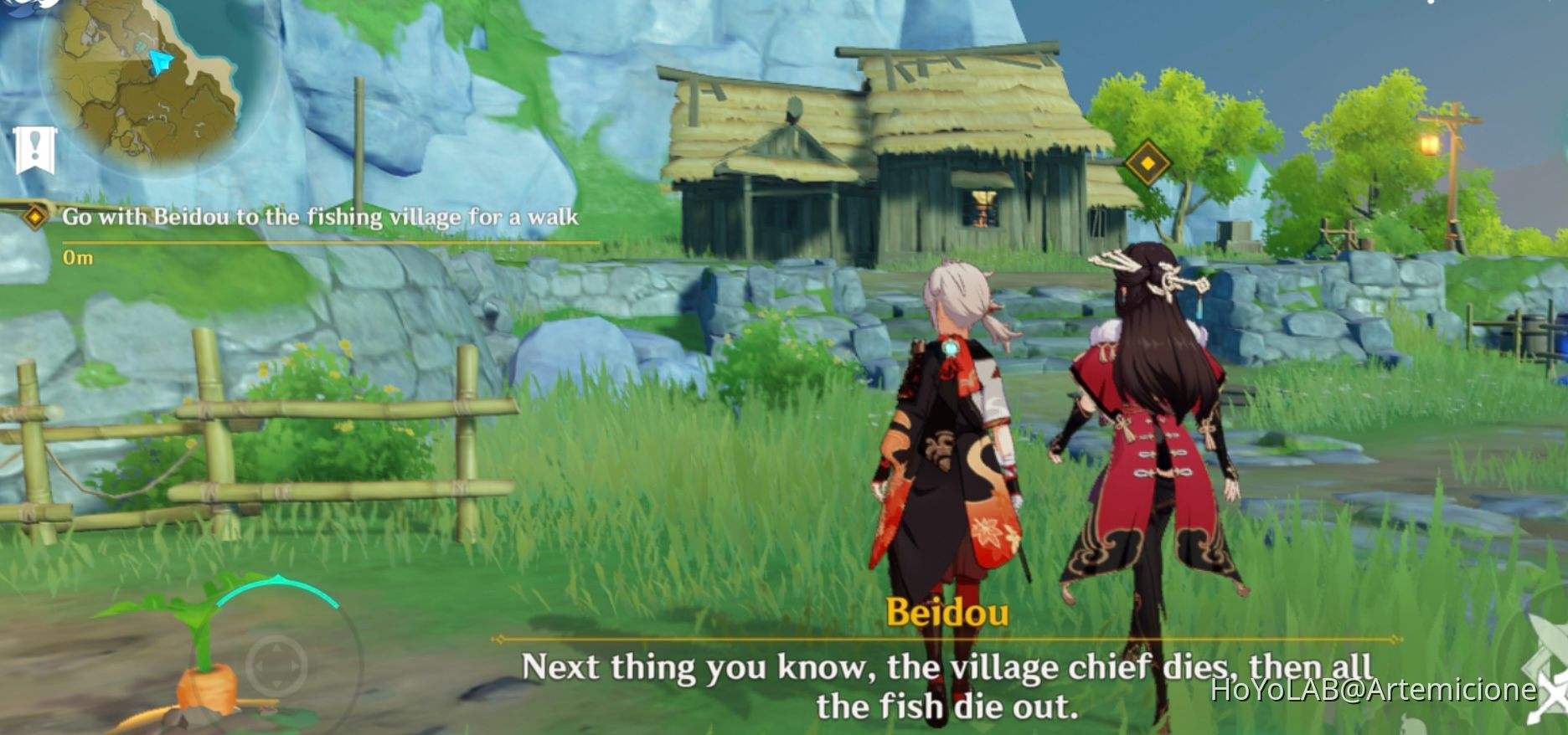Tap the golden diamond icon beside the quest text
Image resolution: width=1568 pixels, height=735 pixels.
pos(34,215)
